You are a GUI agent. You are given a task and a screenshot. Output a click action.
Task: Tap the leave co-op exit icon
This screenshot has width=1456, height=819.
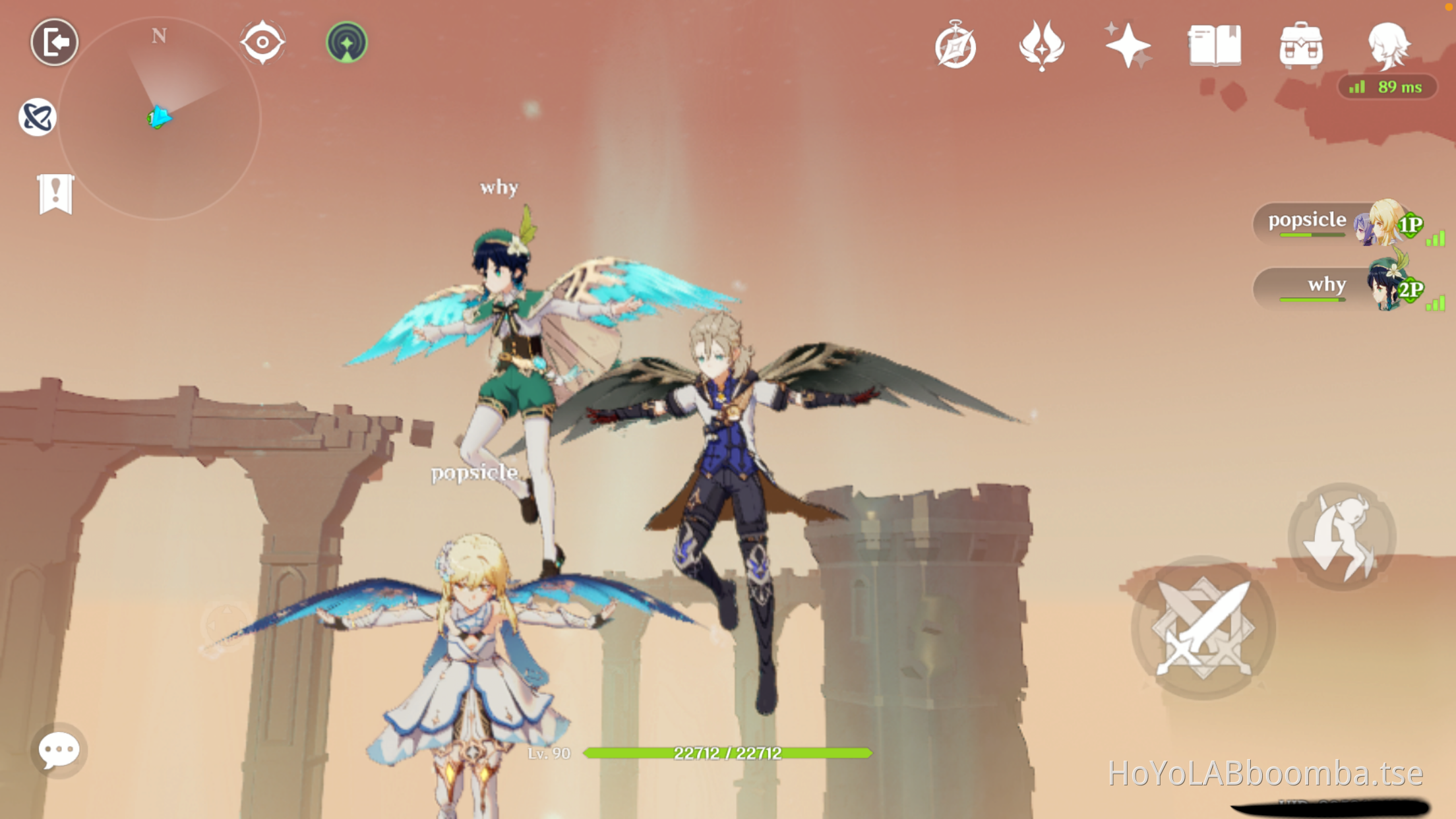[x=55, y=42]
